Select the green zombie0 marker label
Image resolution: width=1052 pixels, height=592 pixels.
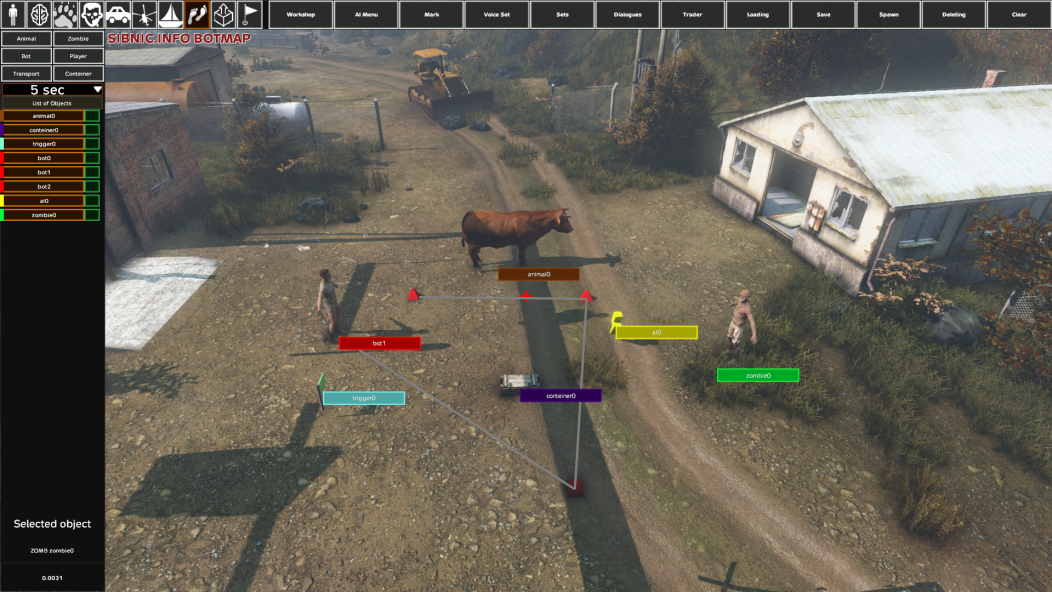coord(758,376)
